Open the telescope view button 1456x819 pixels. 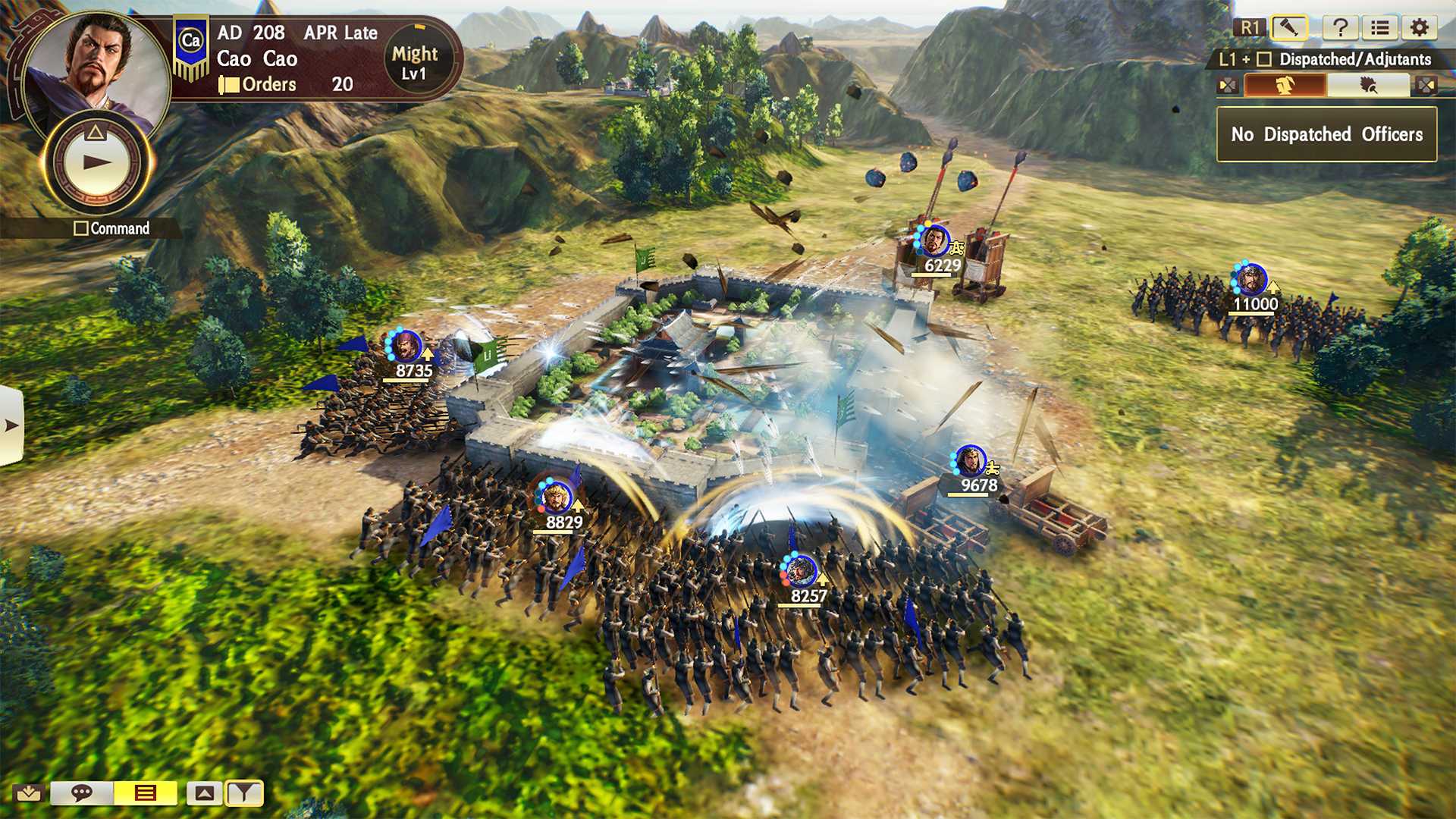point(1289,29)
